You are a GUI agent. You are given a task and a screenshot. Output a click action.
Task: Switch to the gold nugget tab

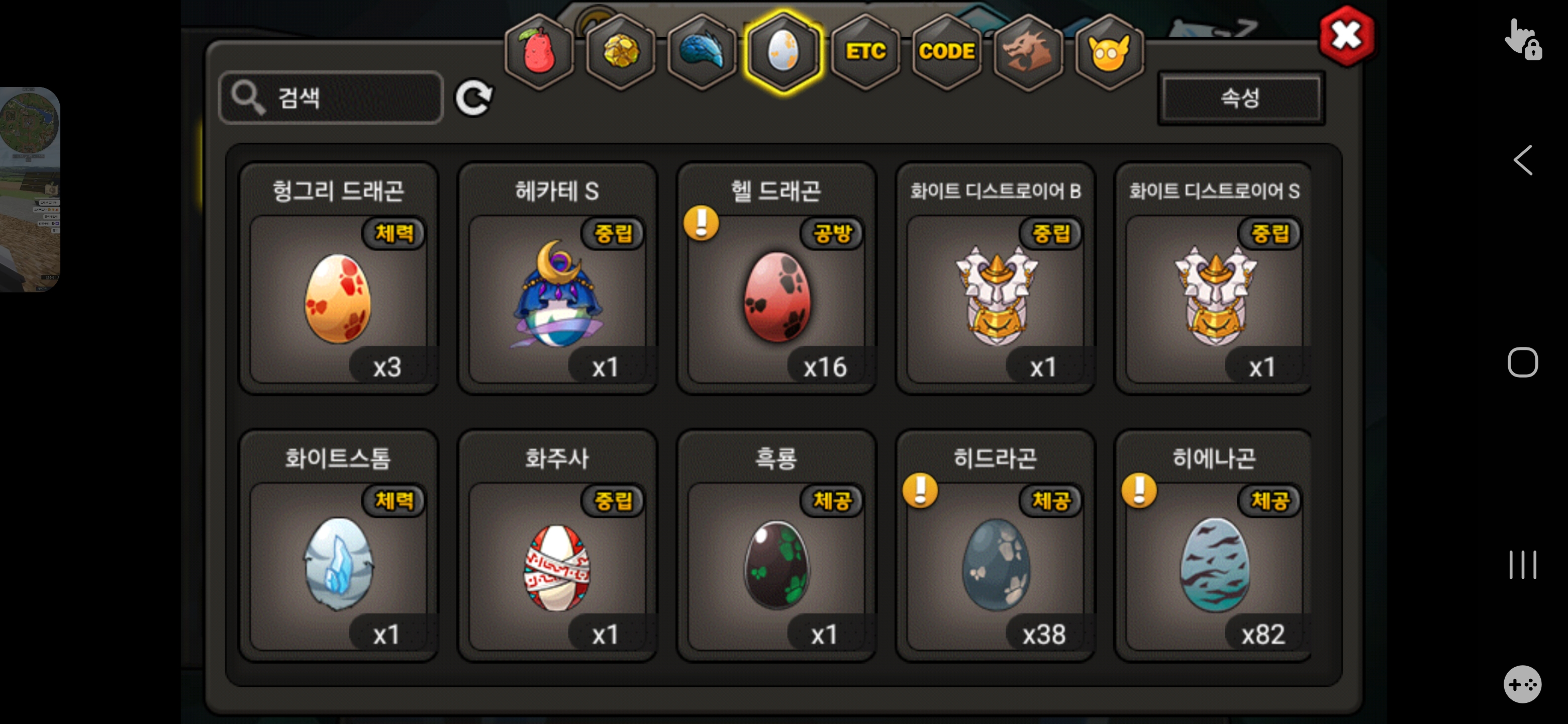620,51
